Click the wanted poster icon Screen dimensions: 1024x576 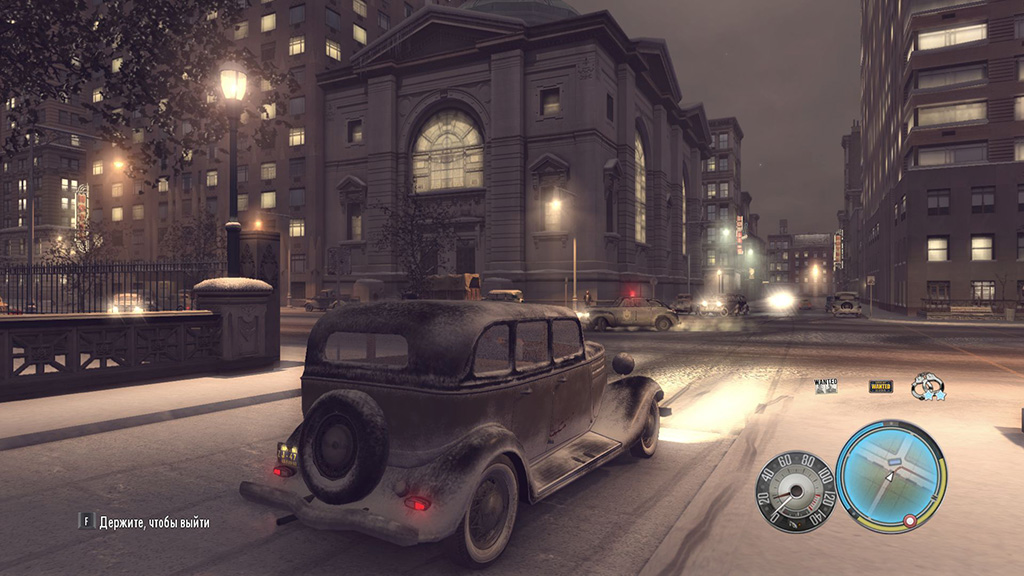[826, 385]
